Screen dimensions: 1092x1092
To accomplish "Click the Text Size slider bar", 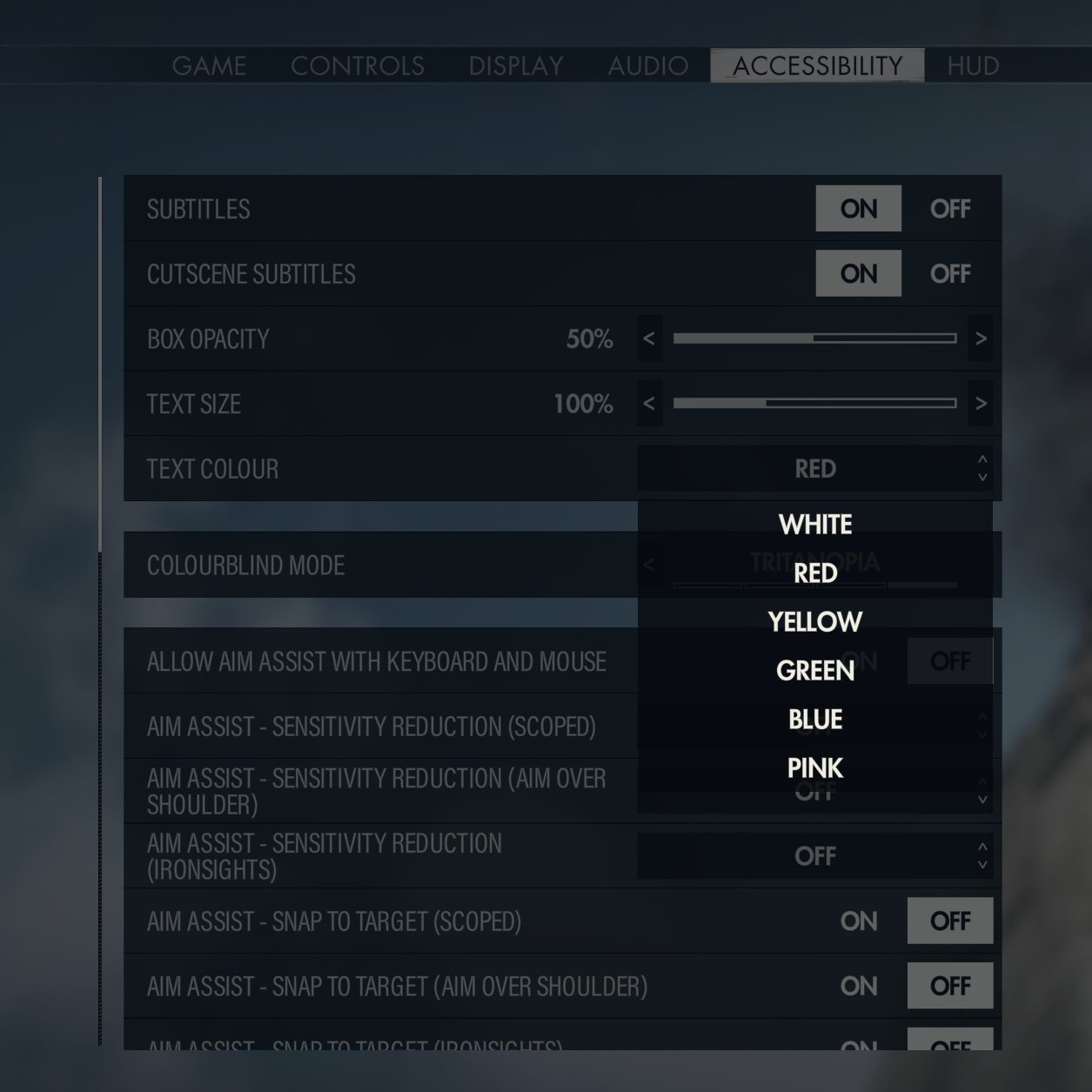I will 814,404.
